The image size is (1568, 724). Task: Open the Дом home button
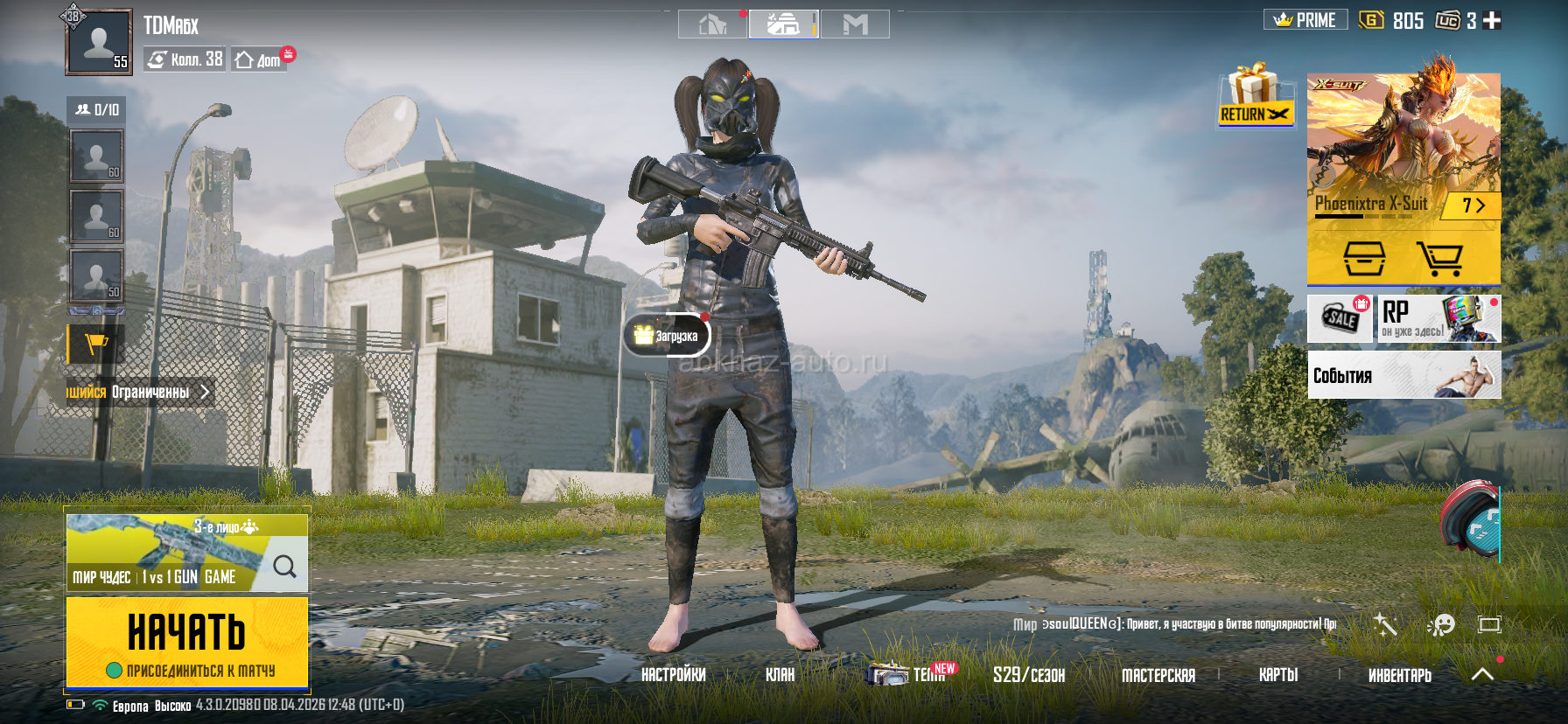click(259, 59)
